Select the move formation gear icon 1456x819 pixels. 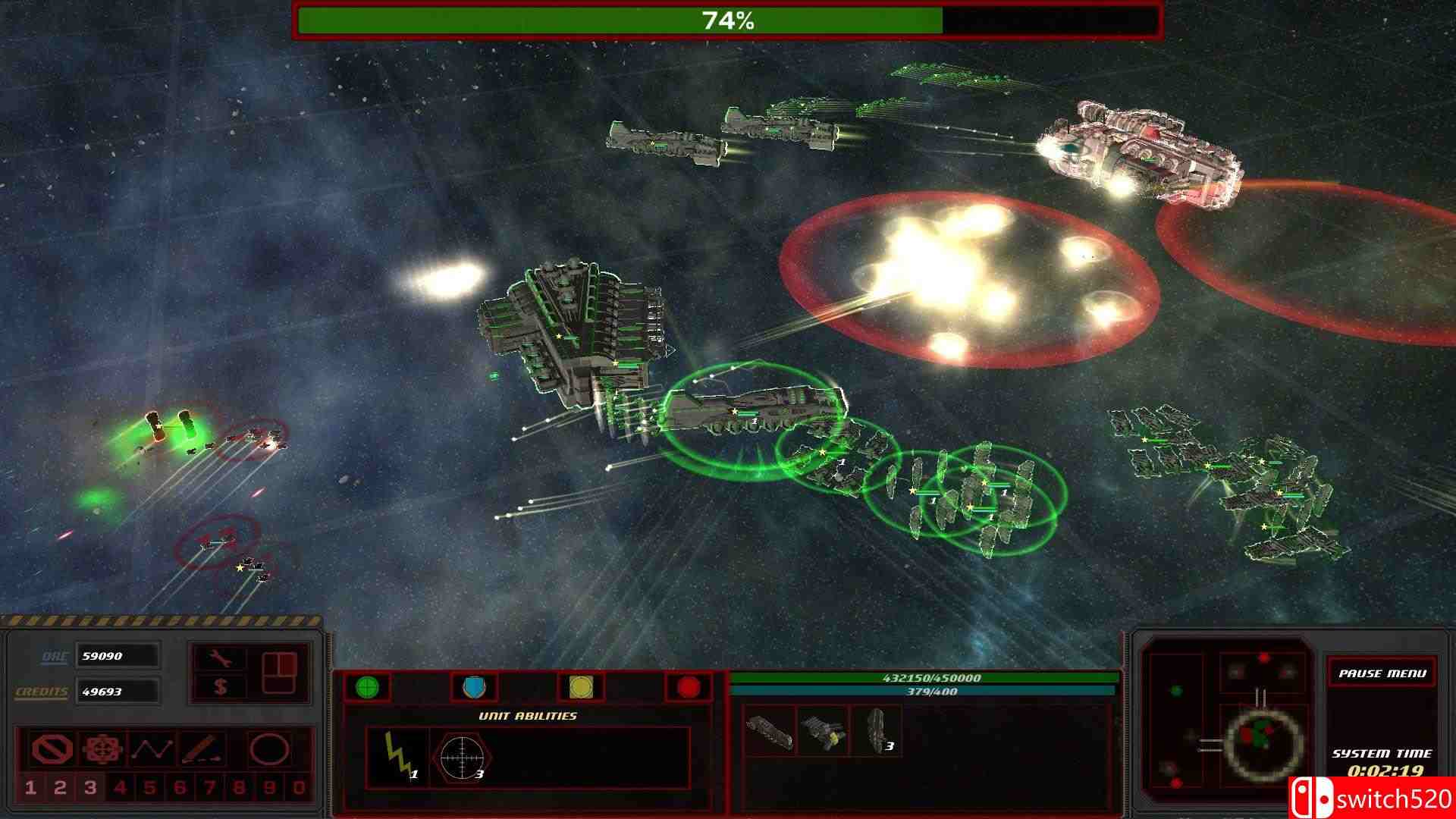coord(102,749)
